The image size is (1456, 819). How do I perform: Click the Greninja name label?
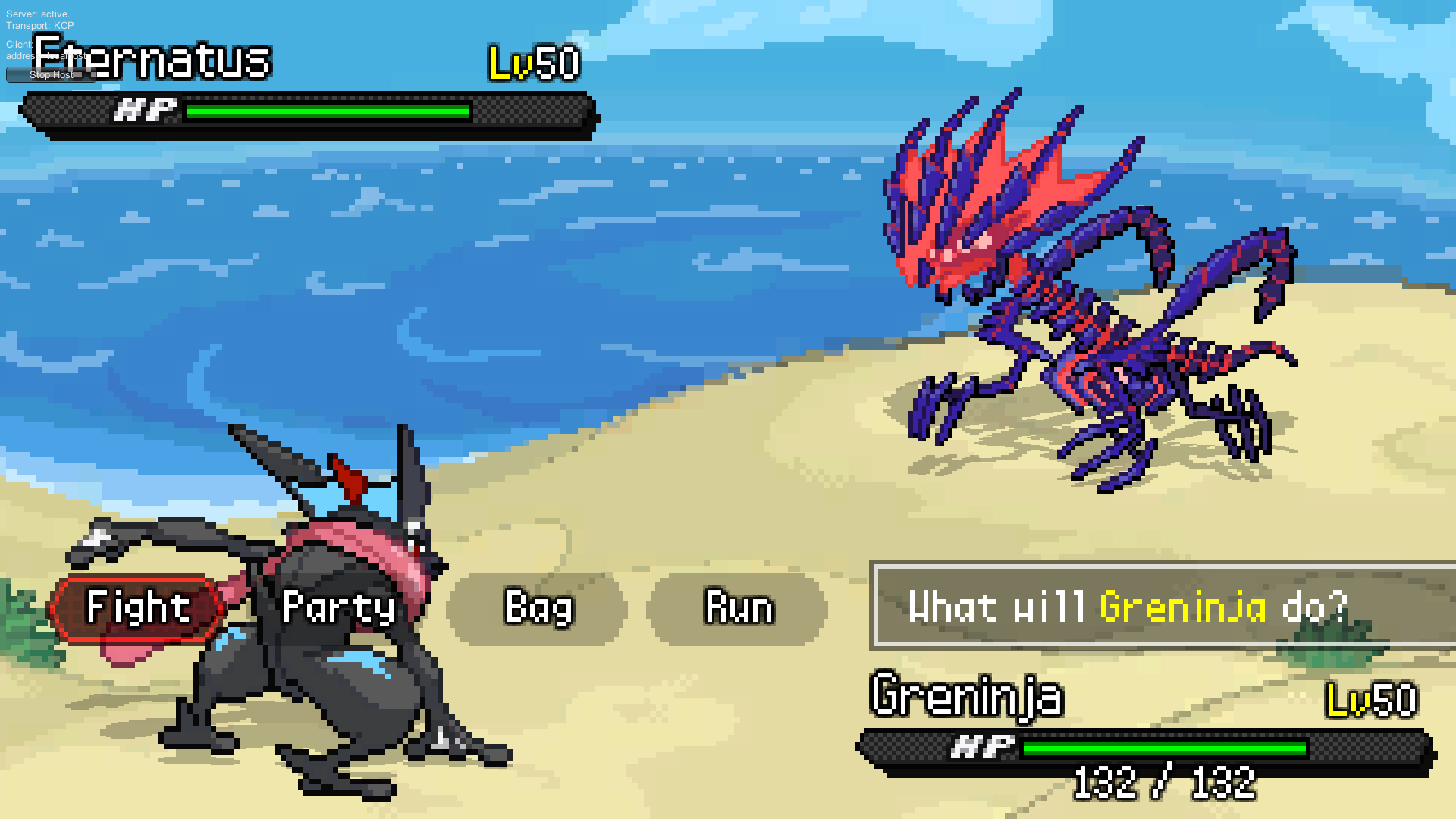[x=967, y=695]
